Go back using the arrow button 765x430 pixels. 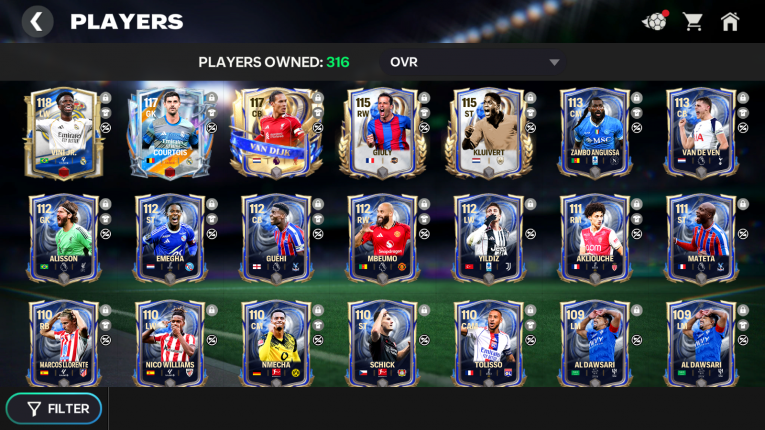point(37,21)
